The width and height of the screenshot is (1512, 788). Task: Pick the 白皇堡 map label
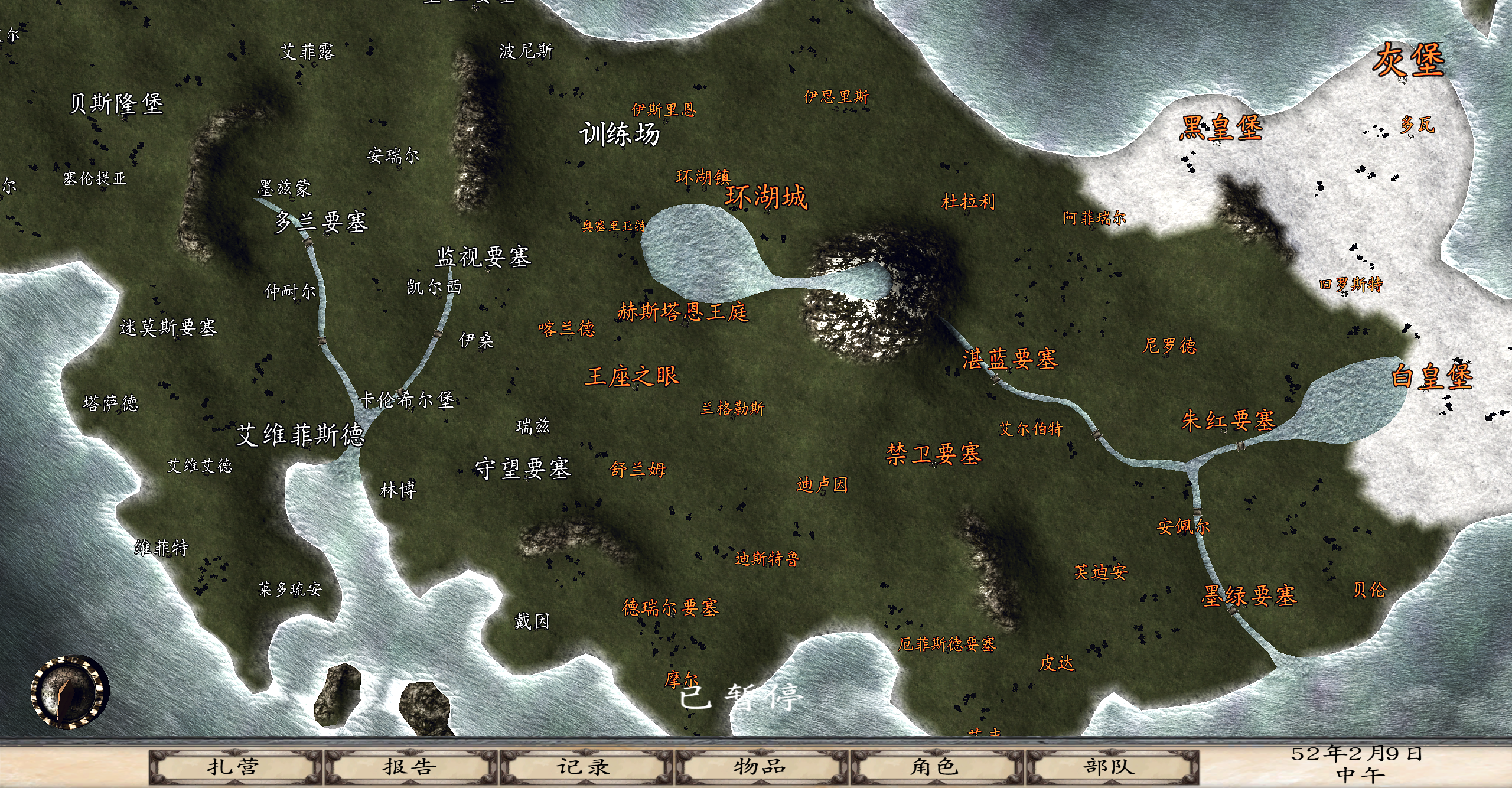[x=1432, y=376]
